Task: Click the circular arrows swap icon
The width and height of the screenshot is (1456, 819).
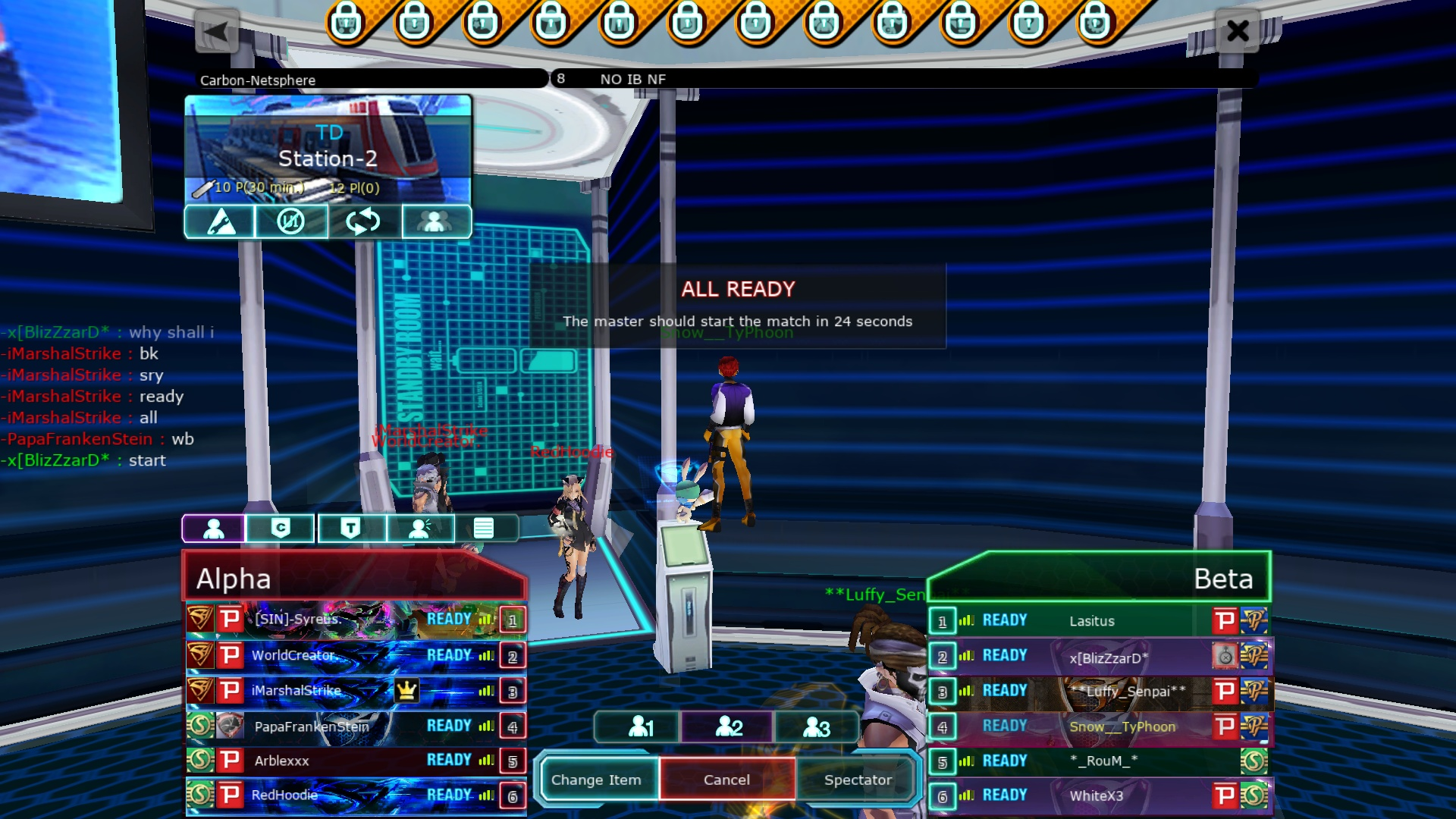Action: [363, 222]
